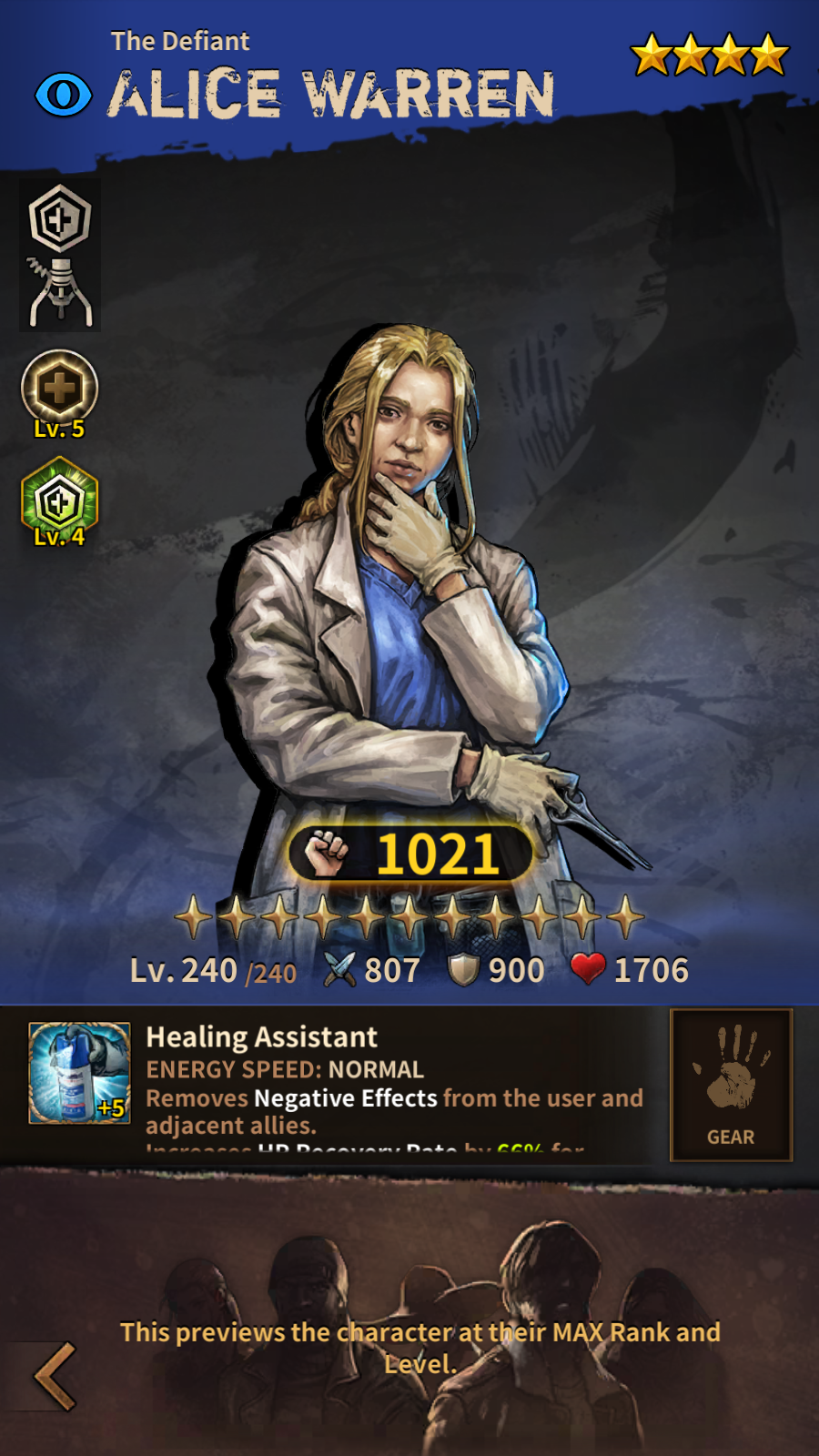Select the green hexagon Lv. 4 skill
This screenshot has height=1456, width=819.
pos(59,499)
